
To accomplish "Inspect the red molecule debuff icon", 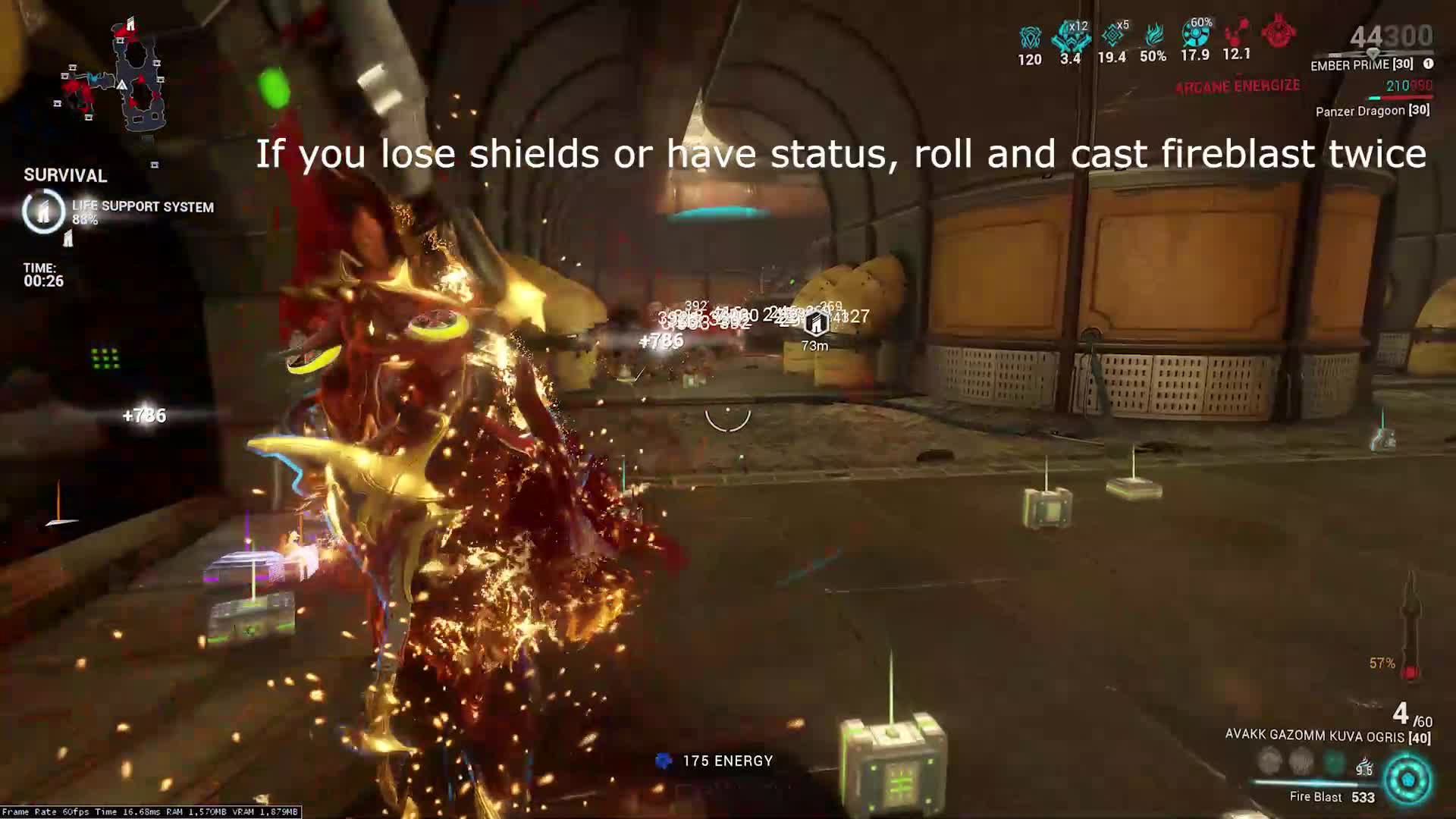I will [1237, 32].
